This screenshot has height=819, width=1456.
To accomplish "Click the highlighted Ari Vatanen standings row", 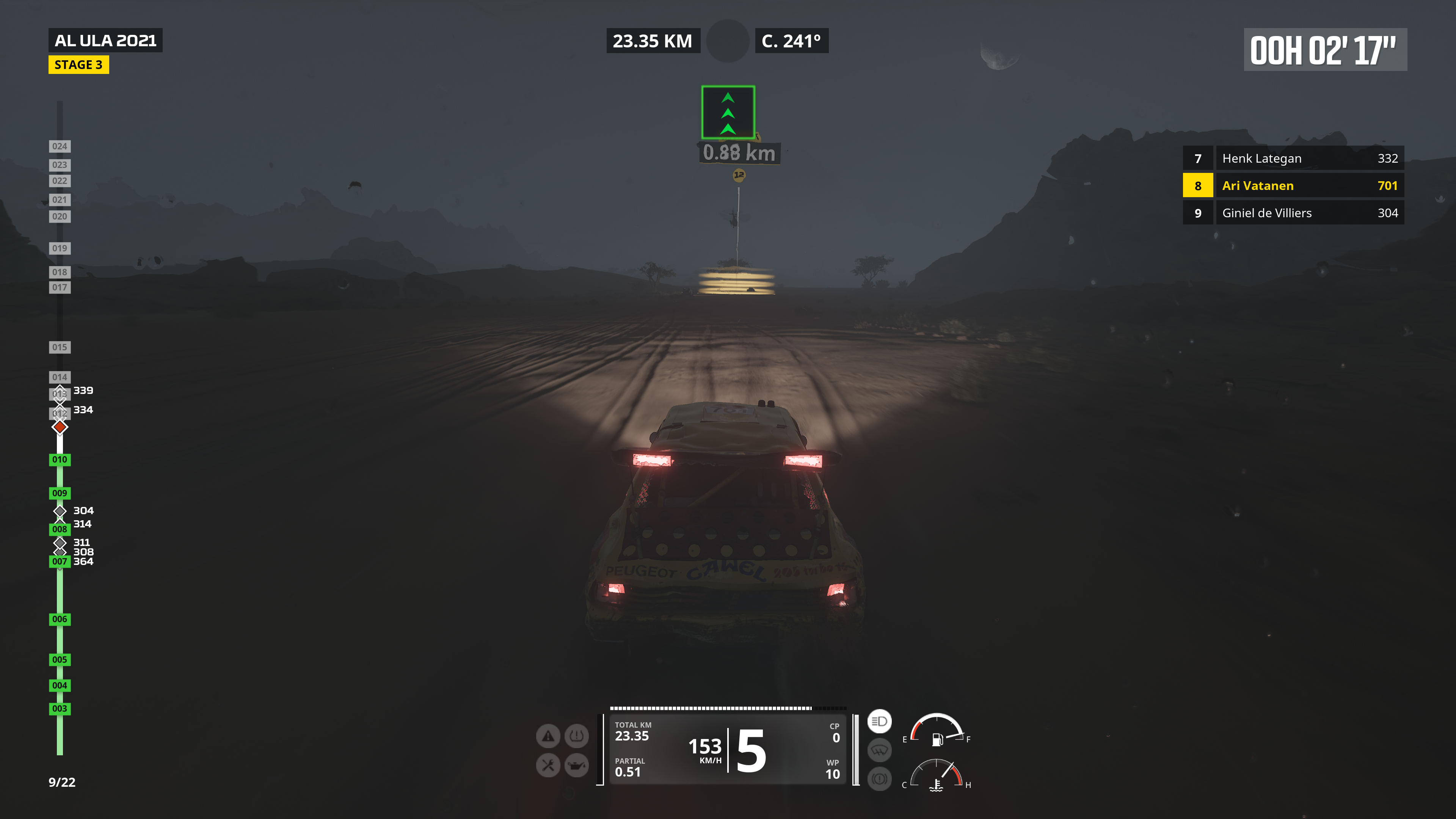I will [1293, 185].
